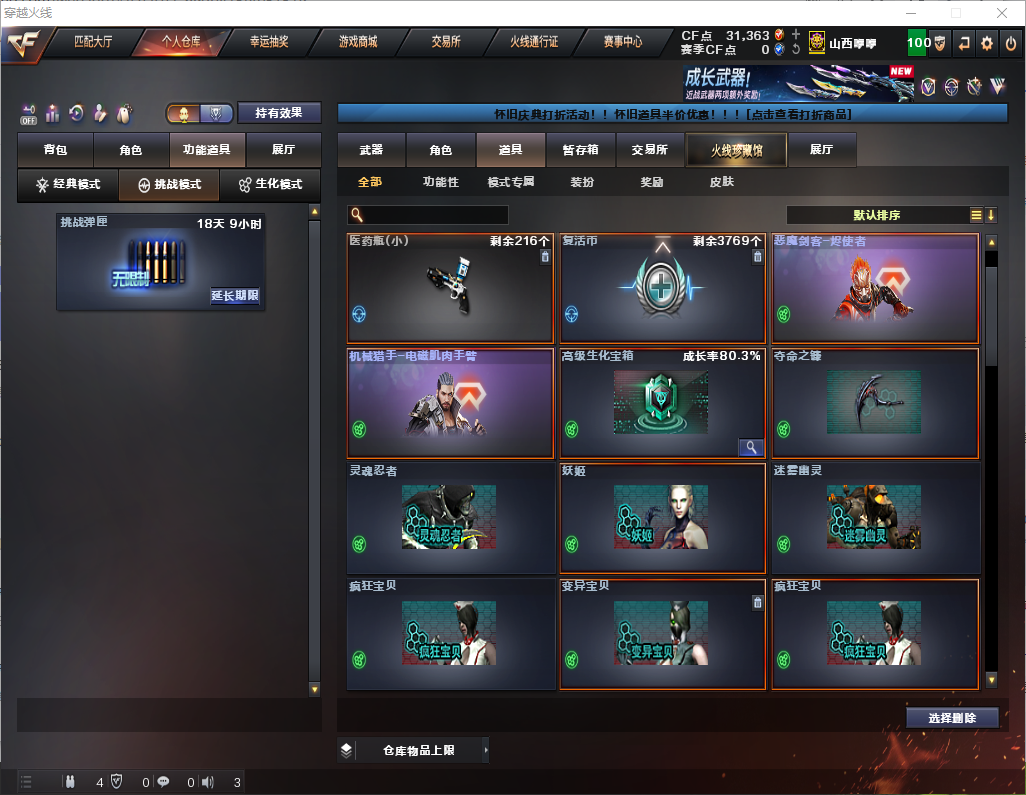Open the 匹配大厅 lobby menu

(x=93, y=42)
